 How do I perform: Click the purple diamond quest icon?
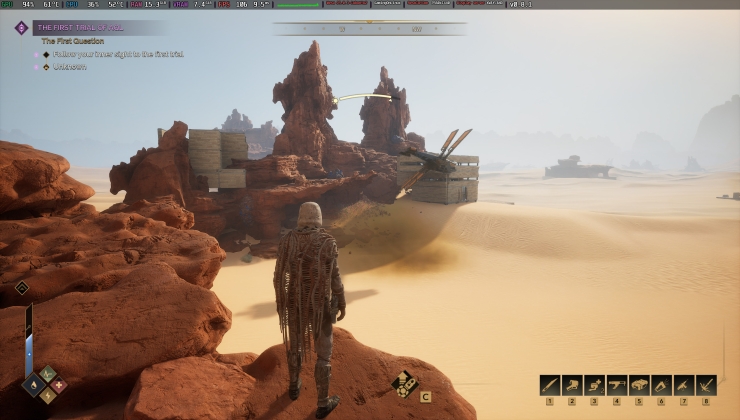[x=21, y=28]
